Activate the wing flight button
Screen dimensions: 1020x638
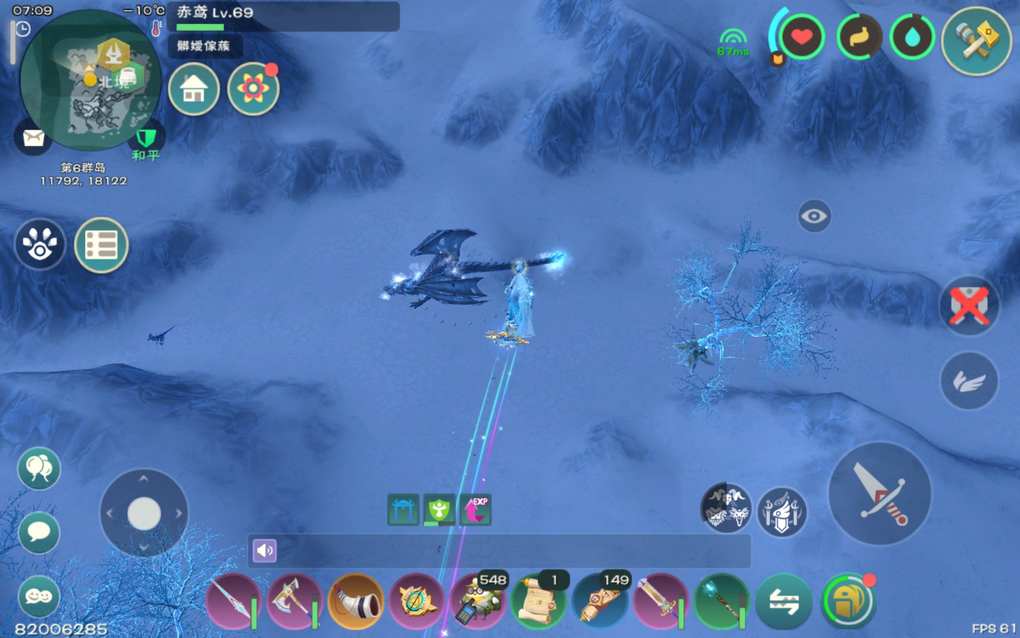point(969,380)
